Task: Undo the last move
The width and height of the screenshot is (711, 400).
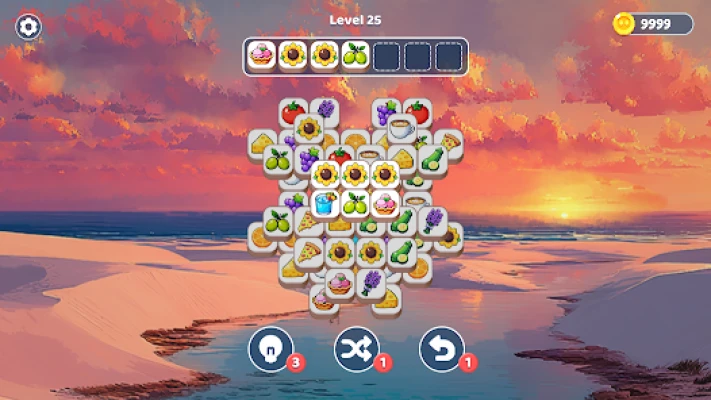Action: (x=441, y=348)
